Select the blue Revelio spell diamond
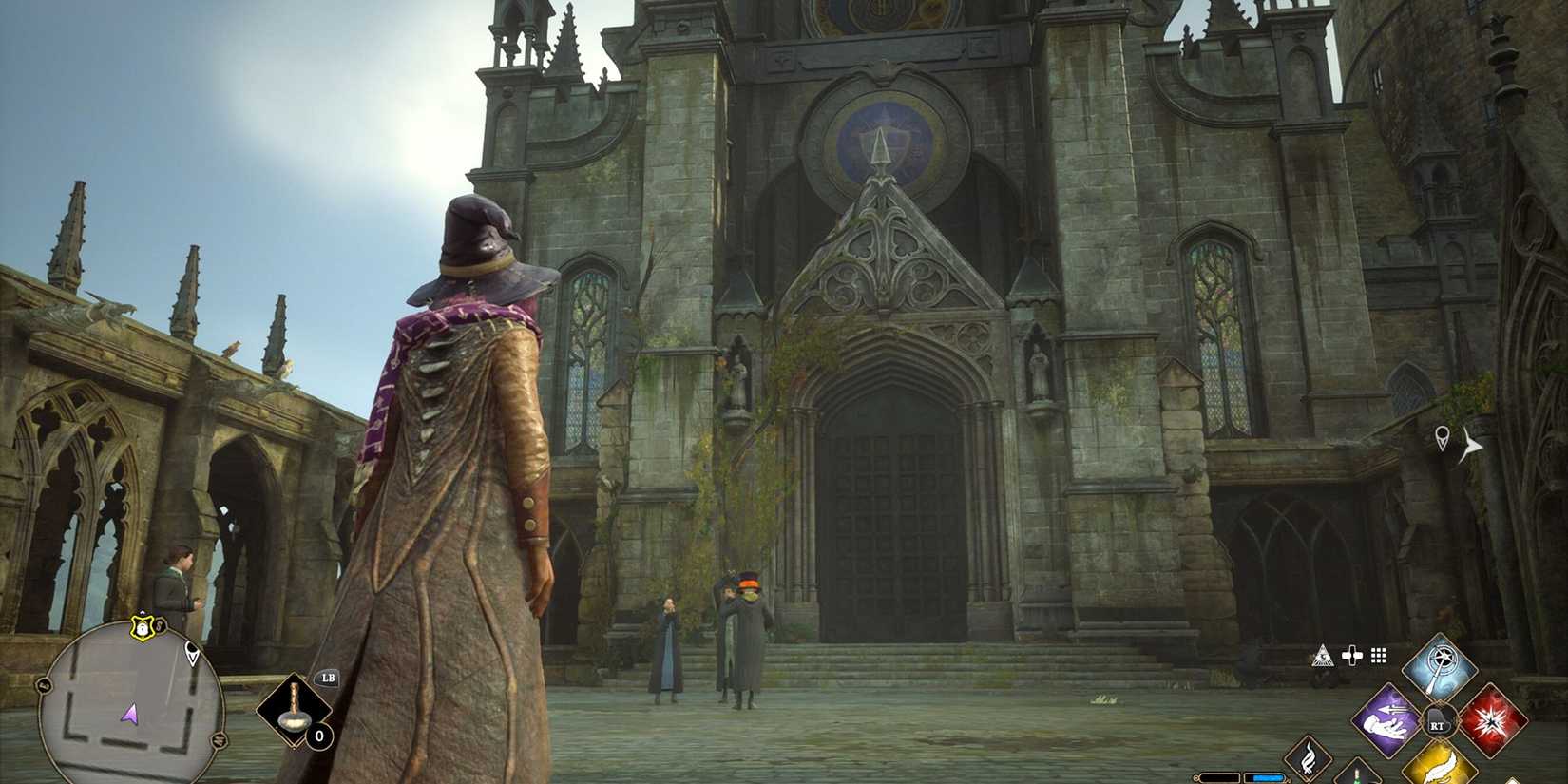Image resolution: width=1568 pixels, height=784 pixels. (x=1439, y=665)
